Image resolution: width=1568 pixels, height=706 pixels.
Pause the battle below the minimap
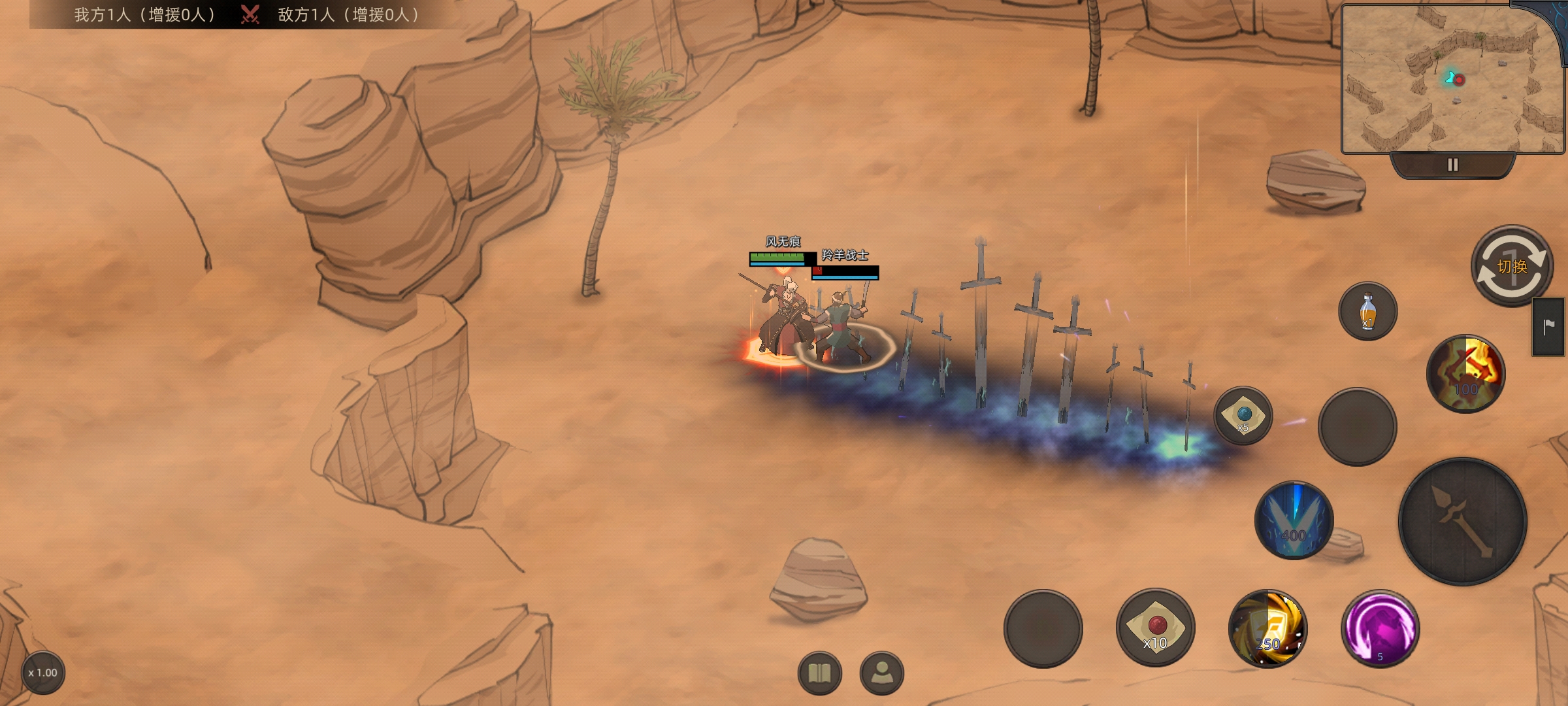[1452, 165]
